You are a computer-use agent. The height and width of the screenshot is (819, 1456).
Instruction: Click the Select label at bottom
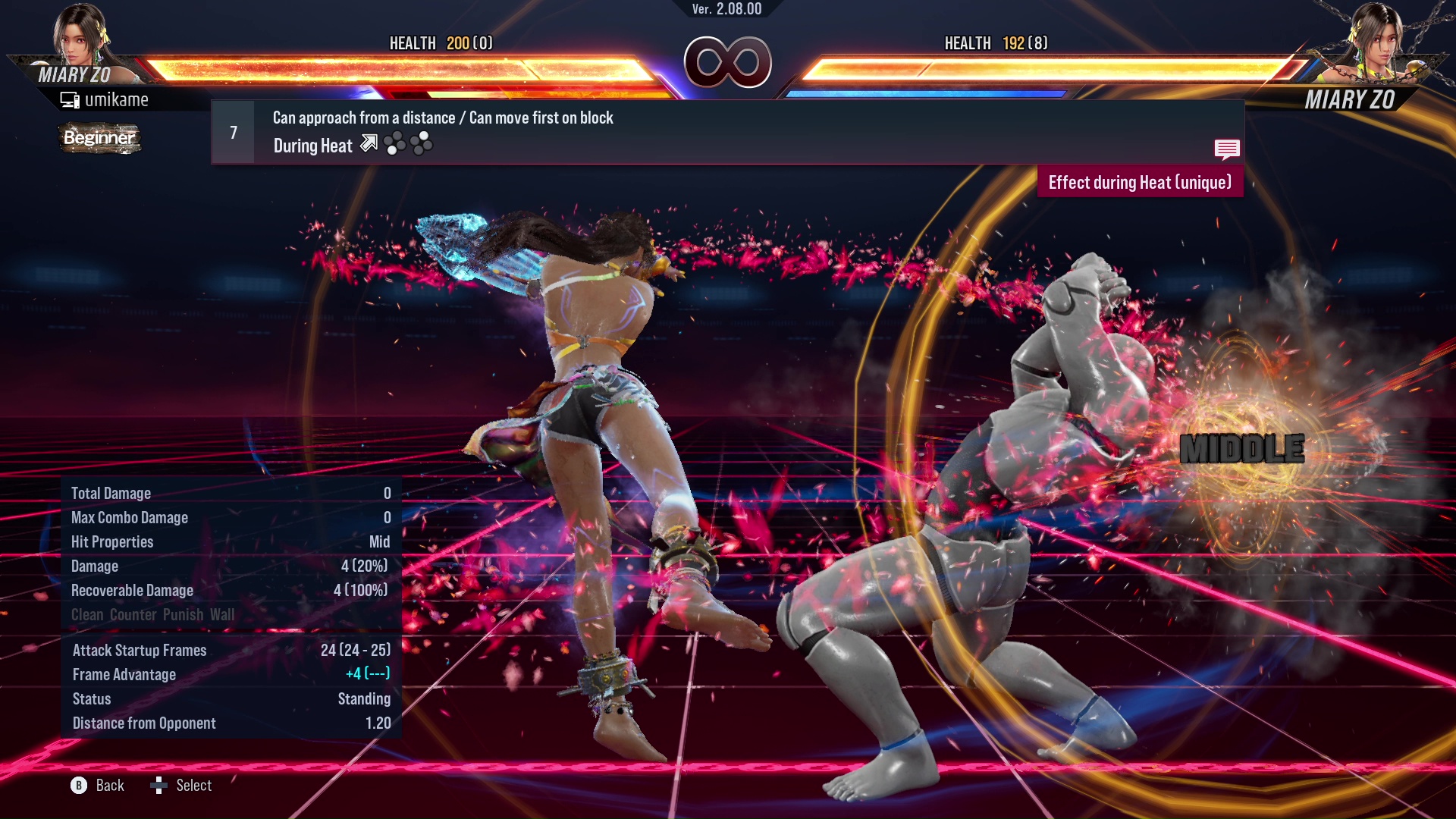pyautogui.click(x=195, y=786)
